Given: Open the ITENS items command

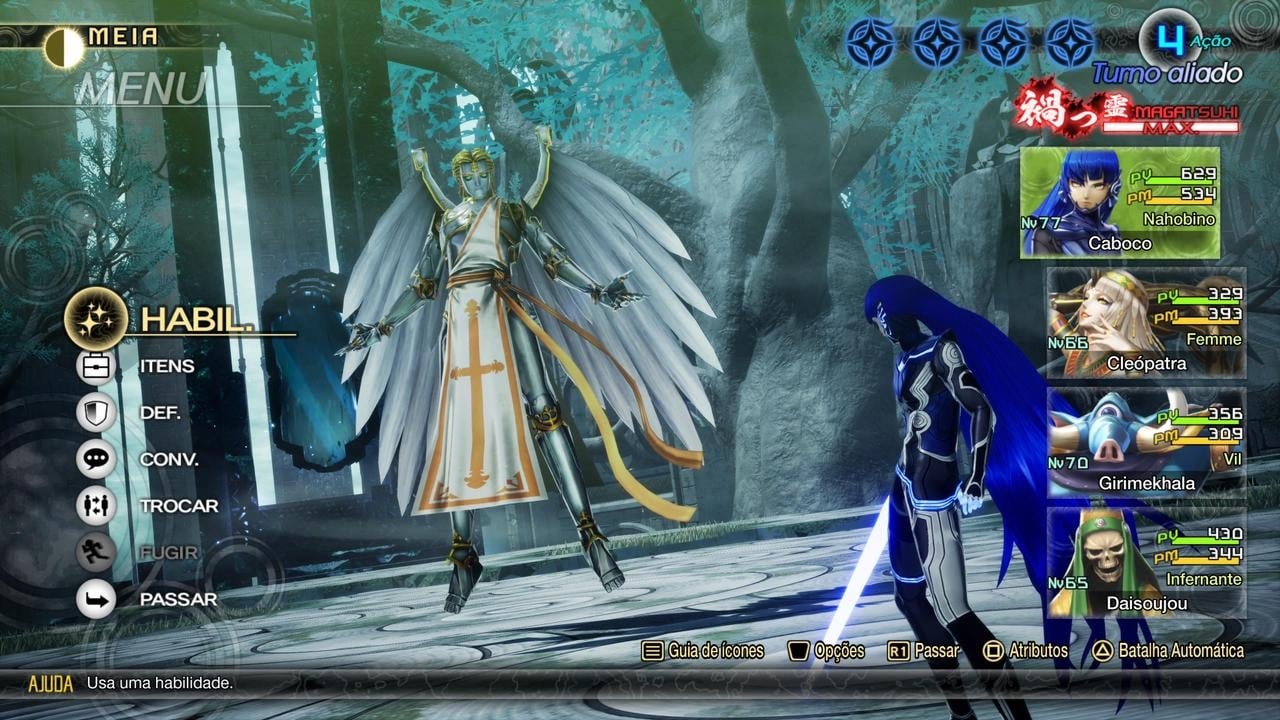Looking at the screenshot, I should (x=166, y=366).
